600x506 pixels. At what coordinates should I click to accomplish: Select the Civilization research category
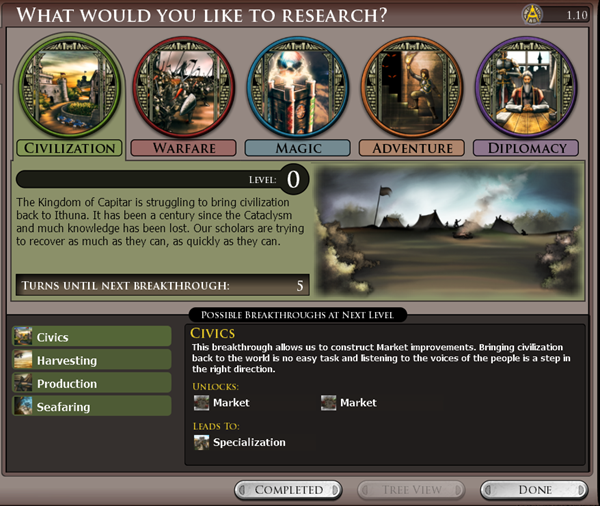pos(70,148)
